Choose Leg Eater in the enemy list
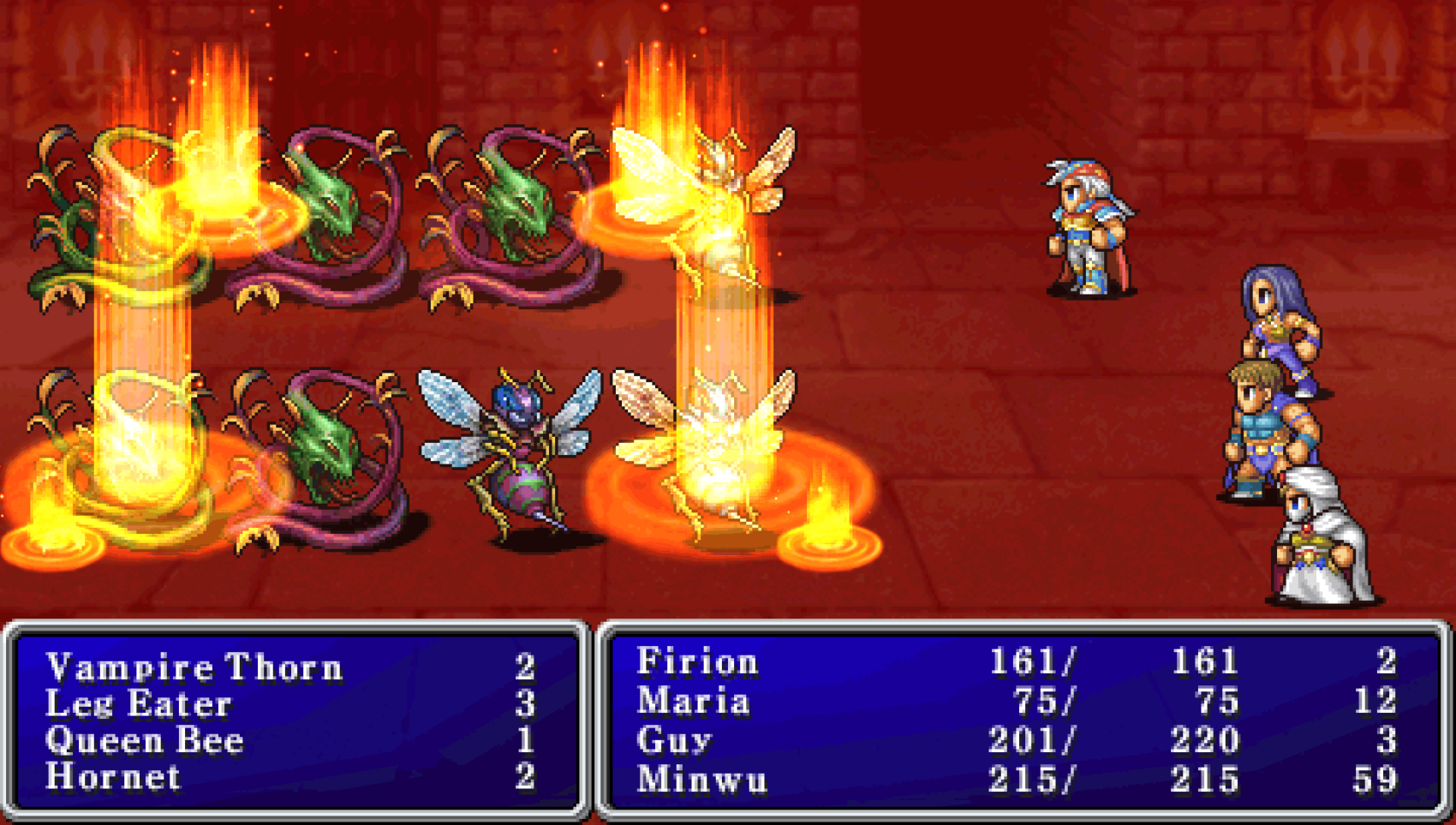 pos(139,704)
